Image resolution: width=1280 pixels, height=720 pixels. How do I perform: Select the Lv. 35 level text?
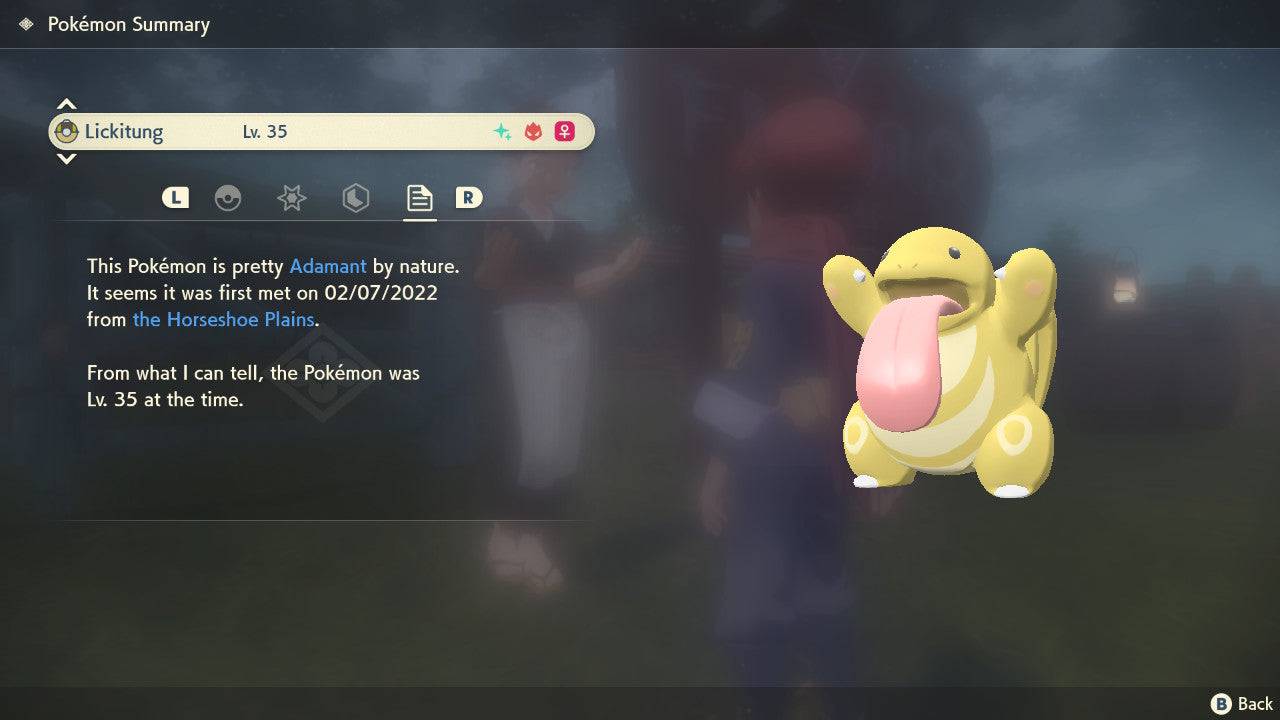264,131
